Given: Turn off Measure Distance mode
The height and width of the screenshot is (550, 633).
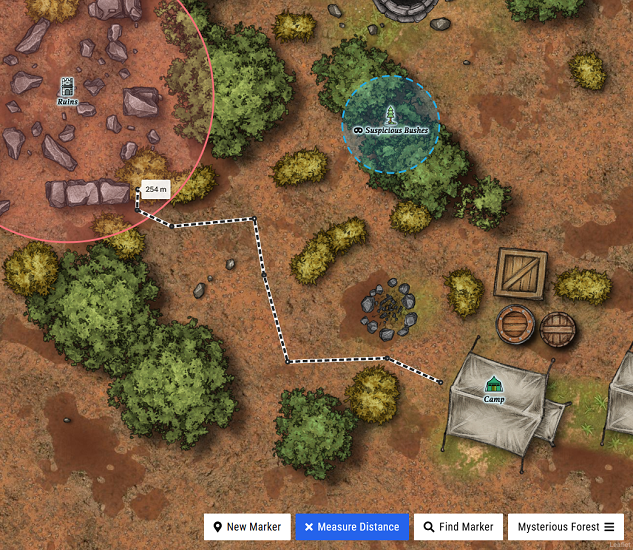Looking at the screenshot, I should (x=353, y=527).
